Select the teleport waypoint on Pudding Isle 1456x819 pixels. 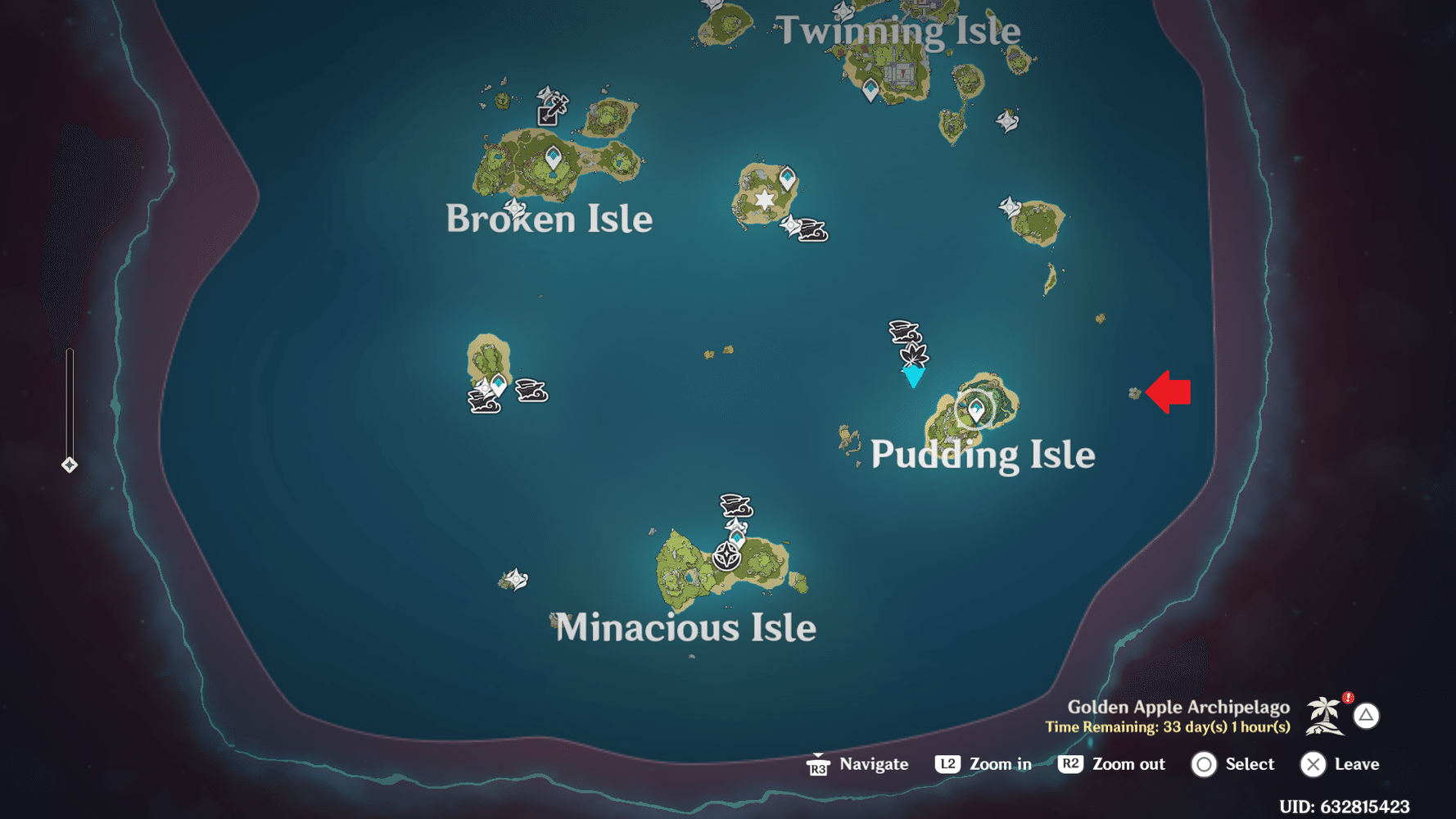[x=976, y=407]
